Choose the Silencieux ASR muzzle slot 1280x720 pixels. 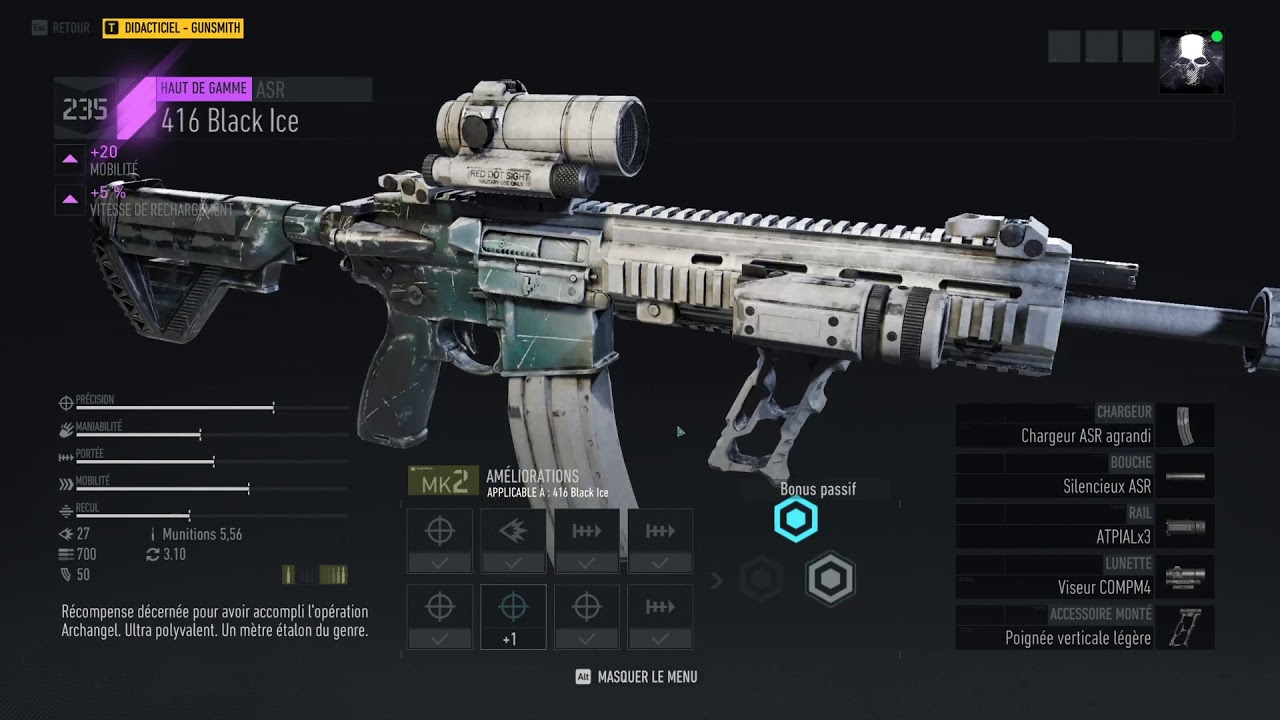tap(1085, 476)
